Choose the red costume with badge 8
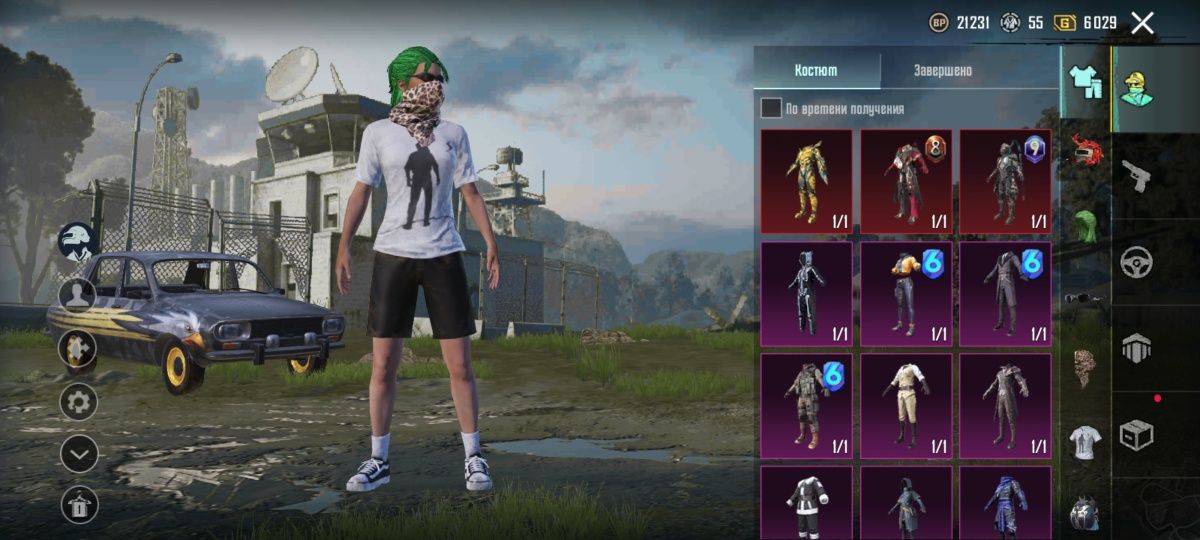The width and height of the screenshot is (1200, 540). point(906,182)
